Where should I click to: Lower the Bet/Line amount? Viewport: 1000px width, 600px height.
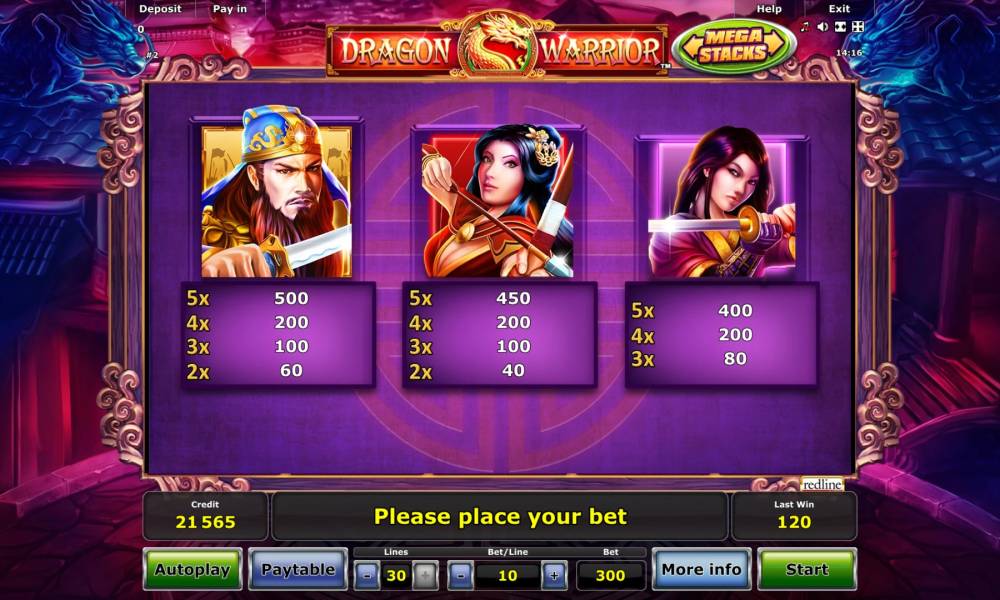pos(461,575)
